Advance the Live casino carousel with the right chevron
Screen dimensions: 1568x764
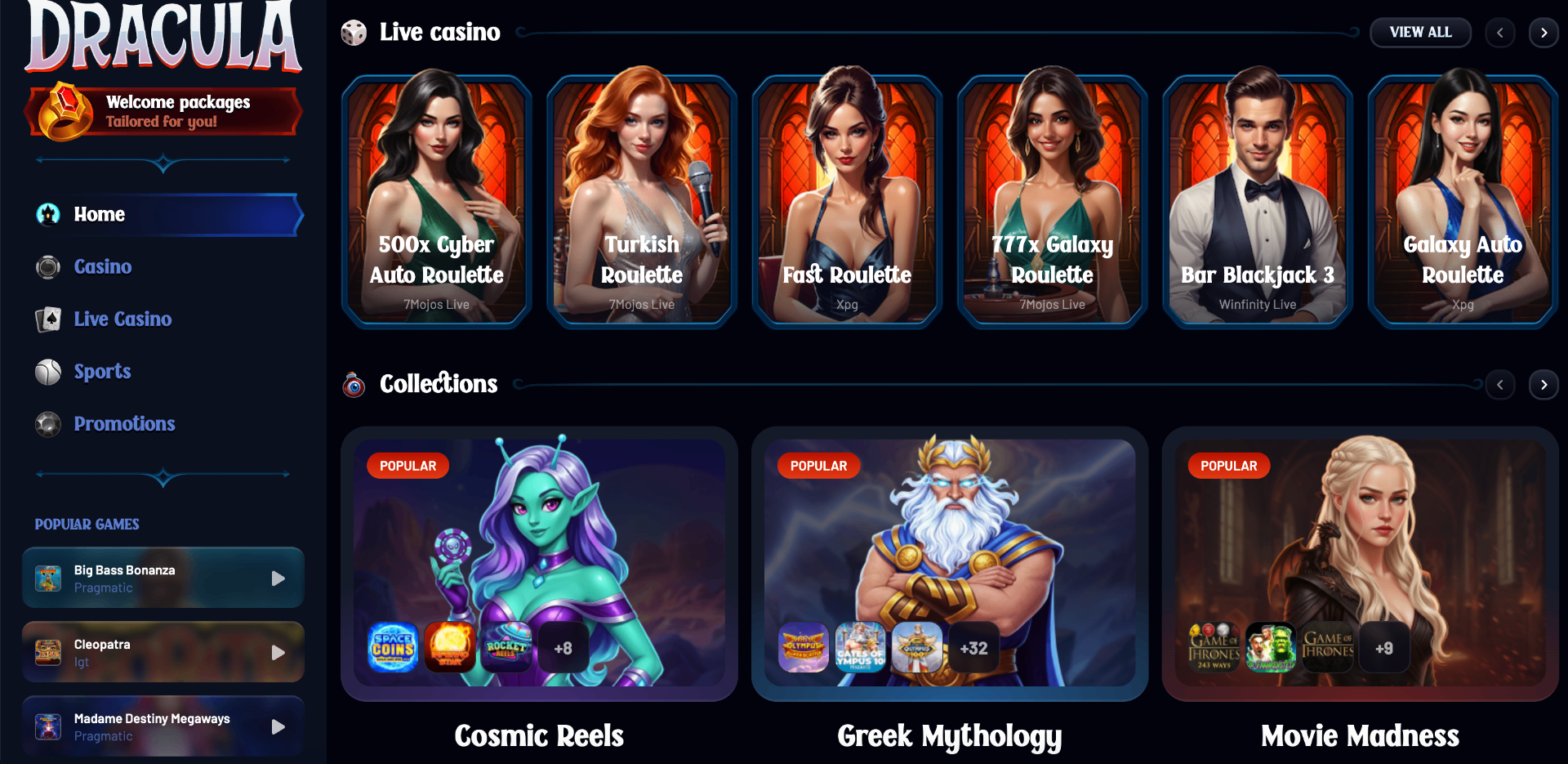(x=1543, y=32)
